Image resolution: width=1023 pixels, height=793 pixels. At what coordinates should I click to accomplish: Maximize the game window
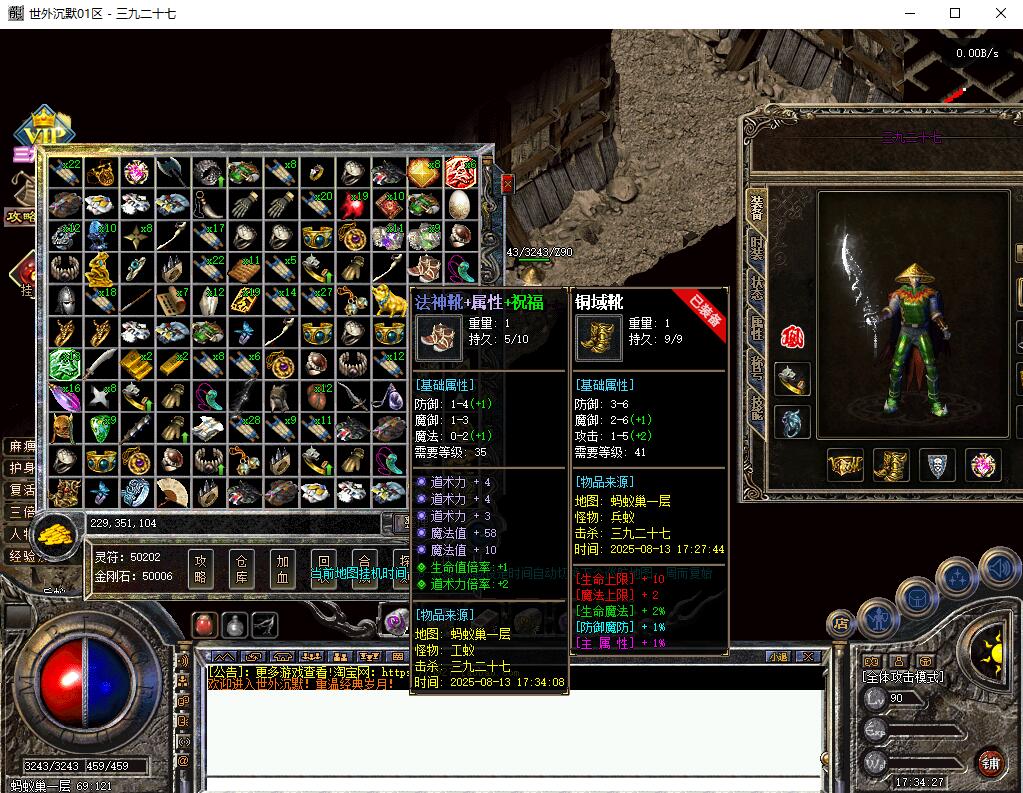pyautogui.click(x=955, y=13)
